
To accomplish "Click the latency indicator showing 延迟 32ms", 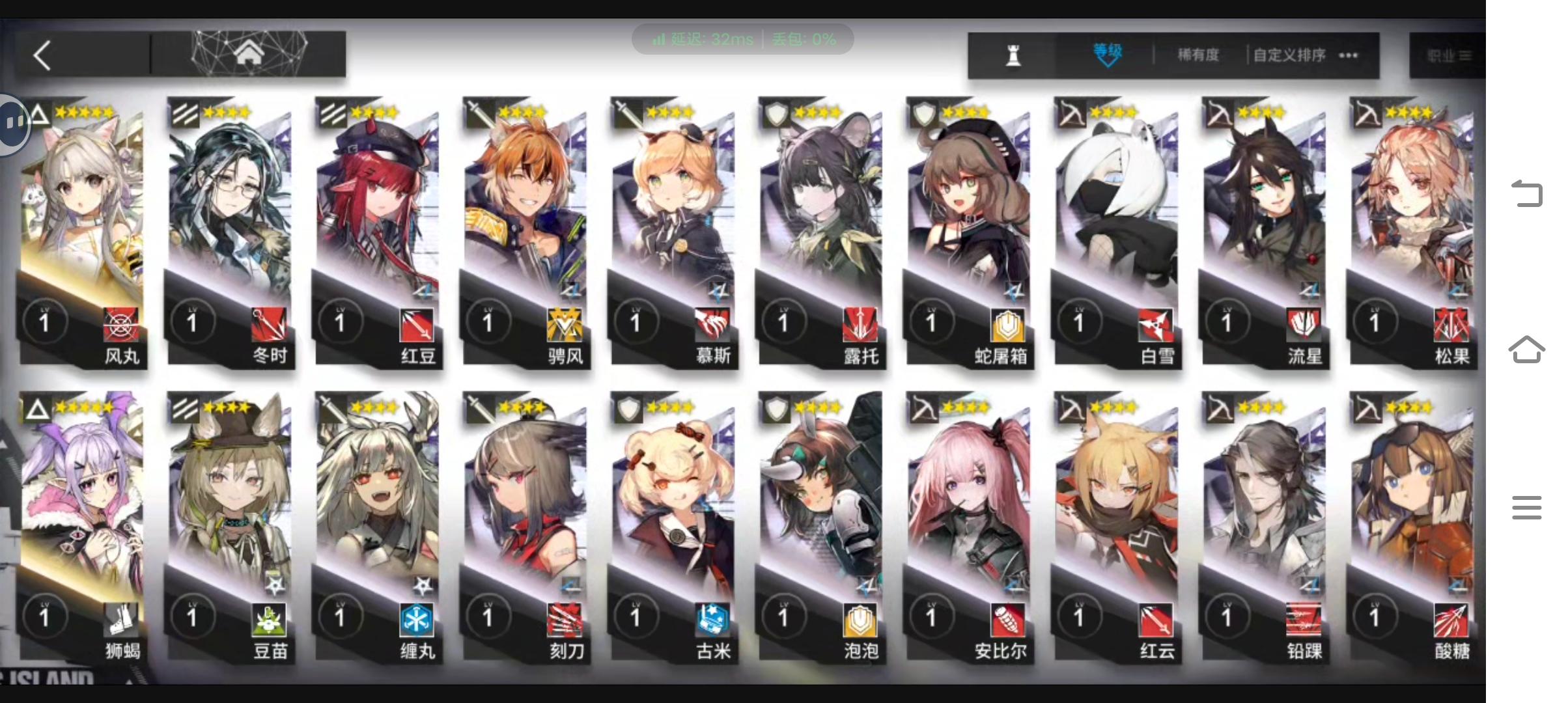I will [710, 39].
